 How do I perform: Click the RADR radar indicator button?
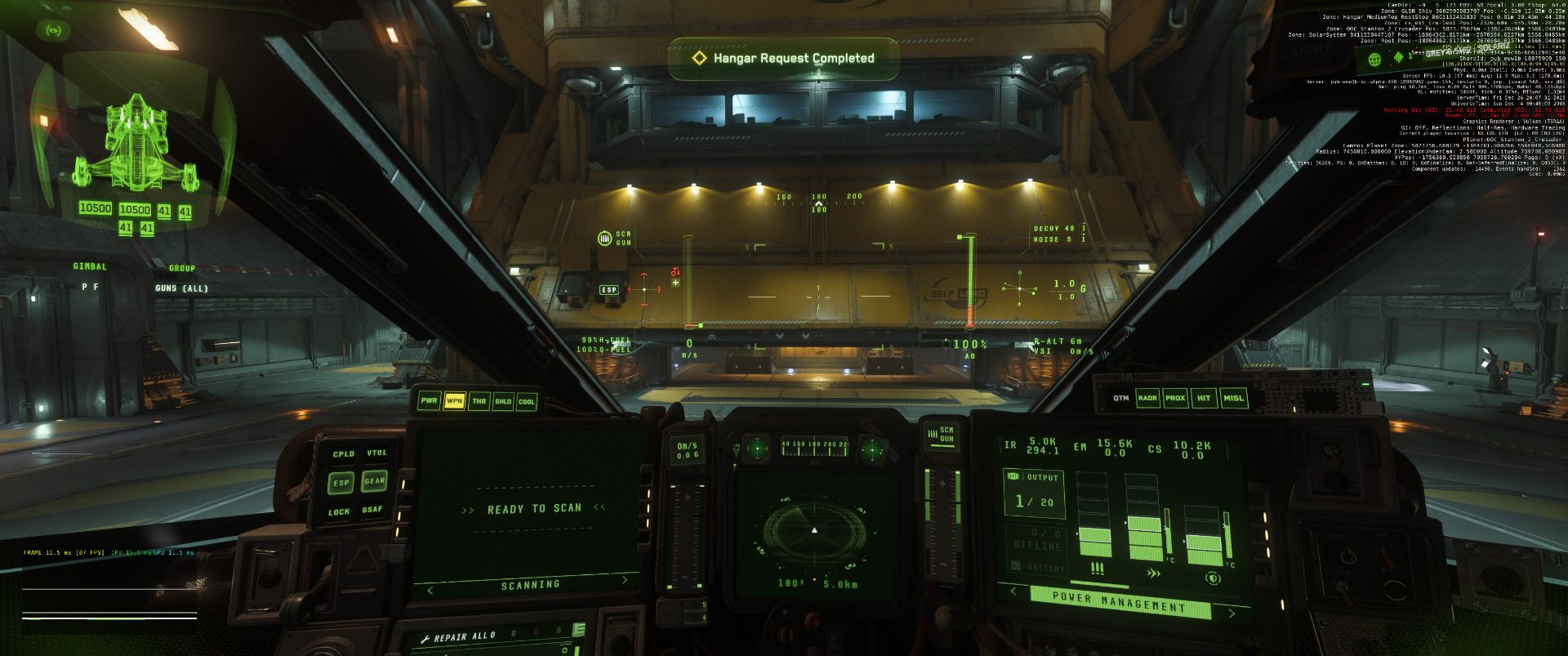[1147, 398]
